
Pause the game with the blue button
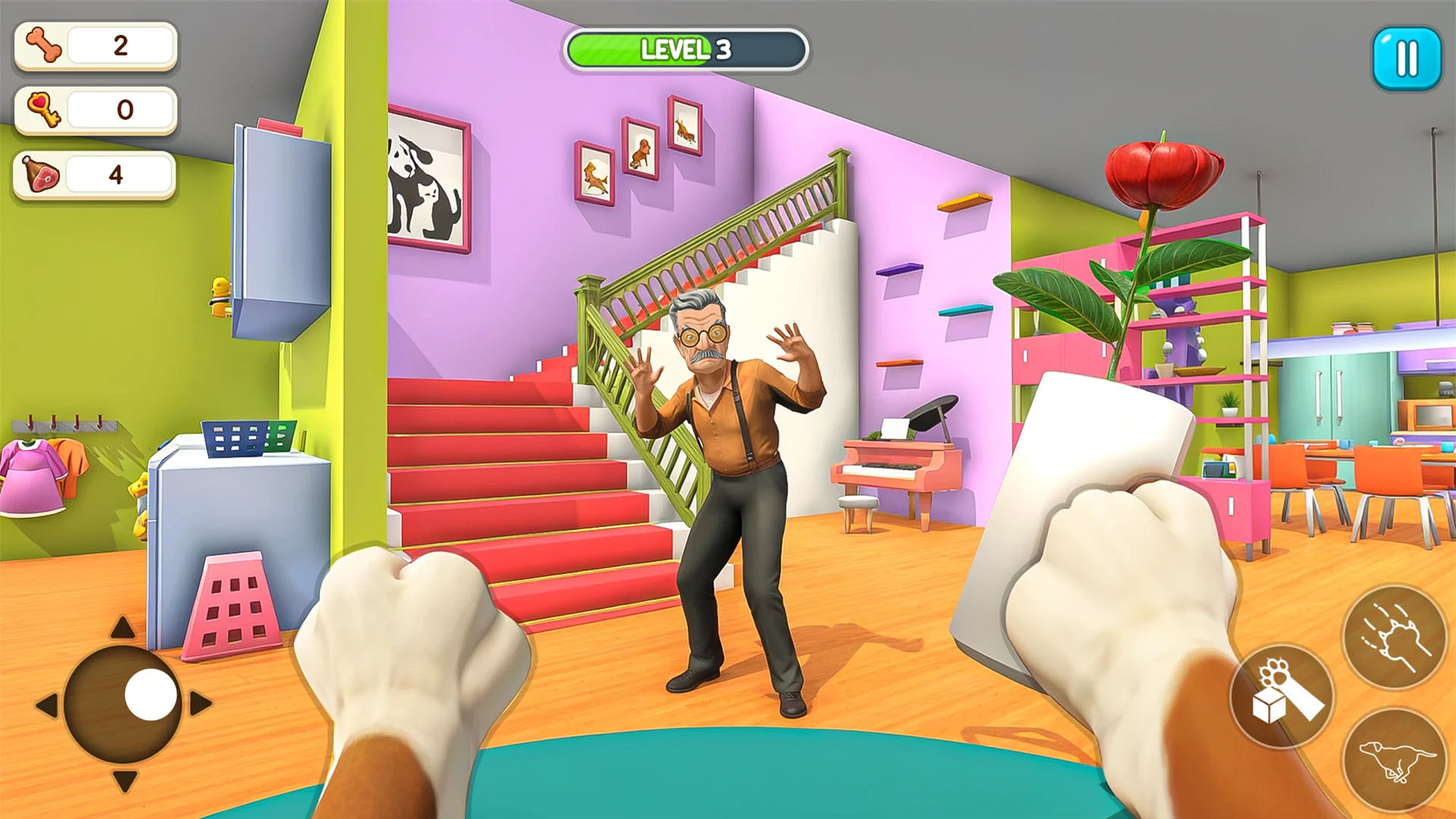point(1407,58)
